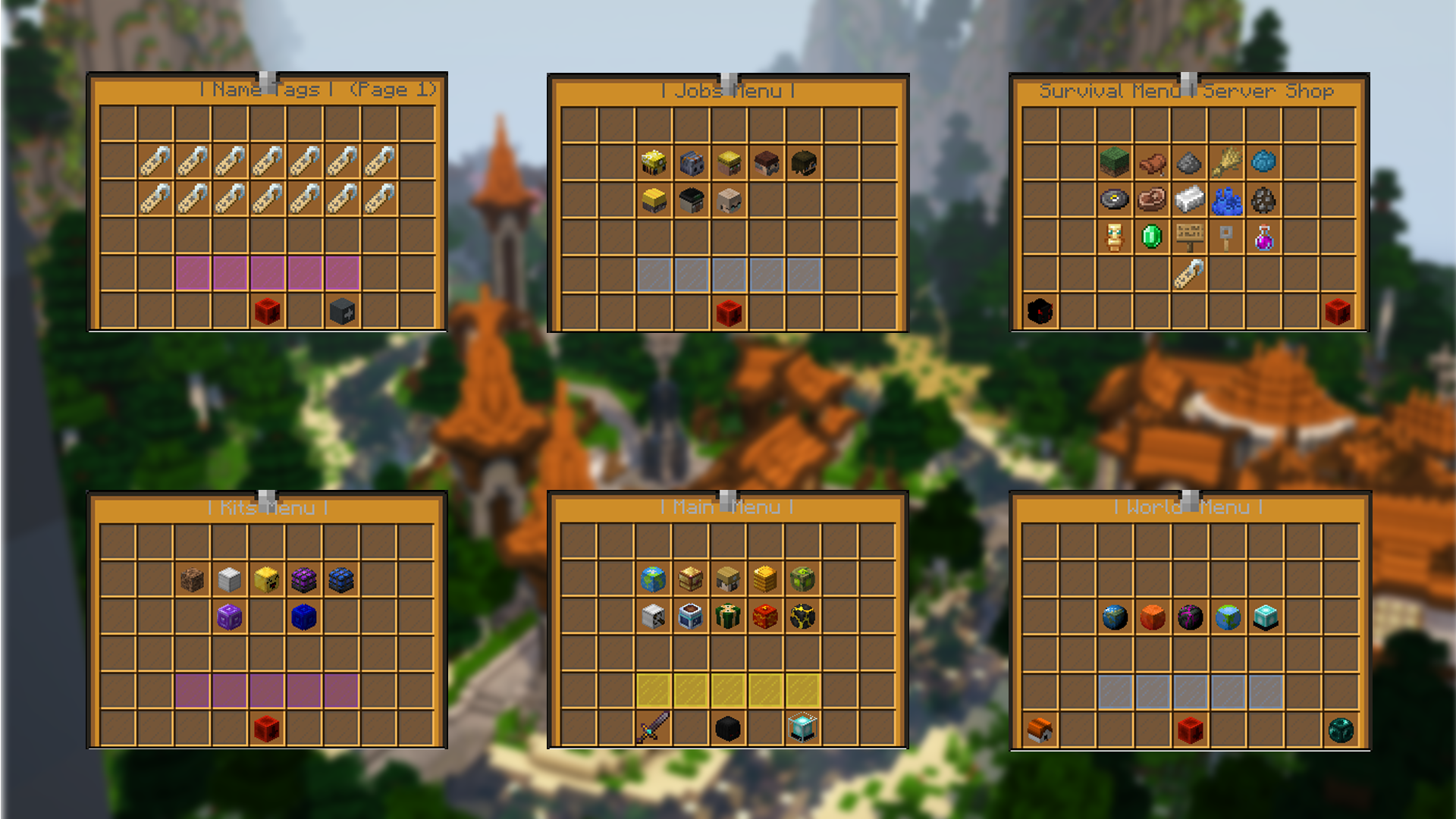
Task: Click the grass block in Server Shop
Action: 1114,162
